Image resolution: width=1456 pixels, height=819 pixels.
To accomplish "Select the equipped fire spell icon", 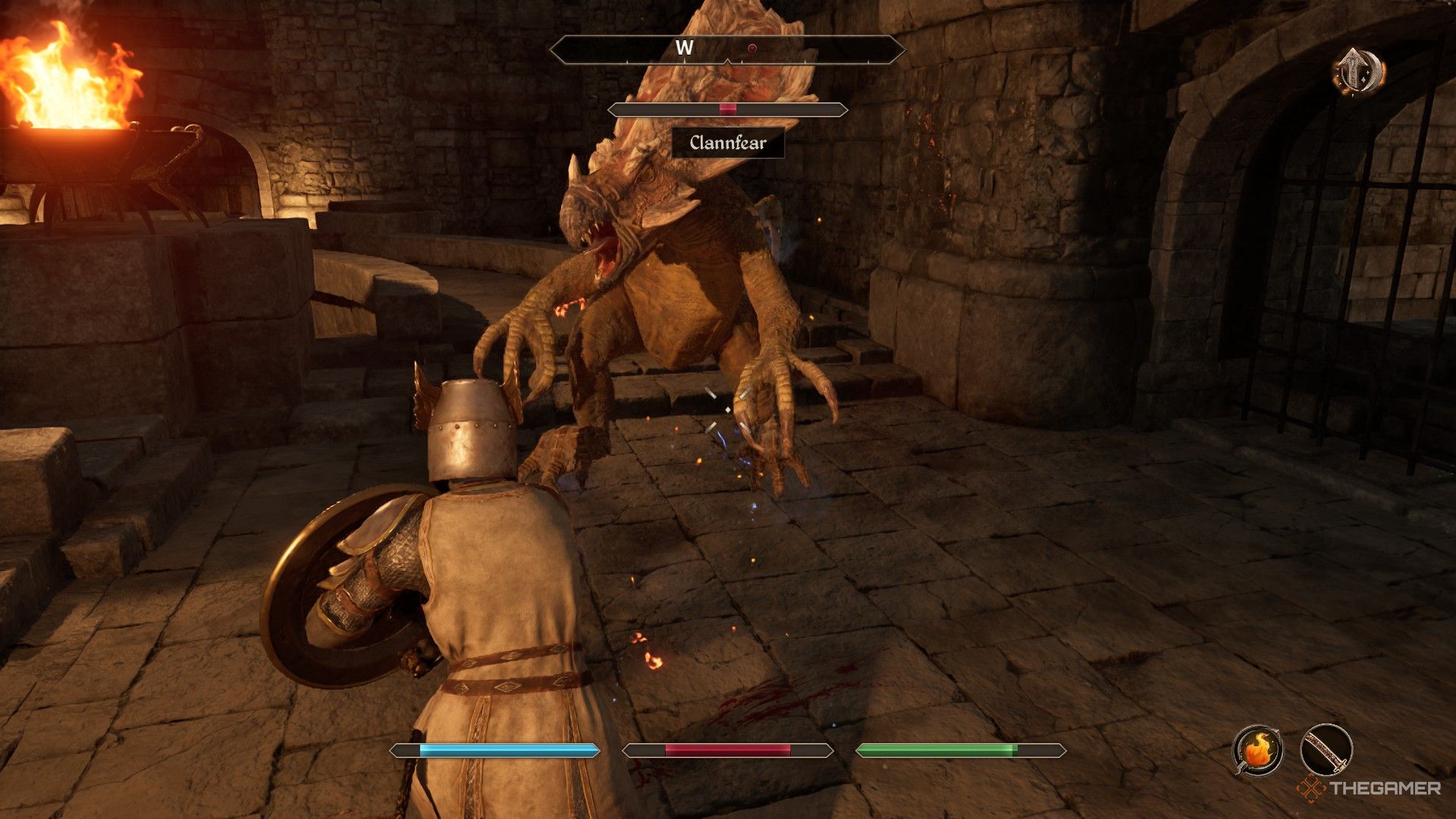I will (1257, 749).
